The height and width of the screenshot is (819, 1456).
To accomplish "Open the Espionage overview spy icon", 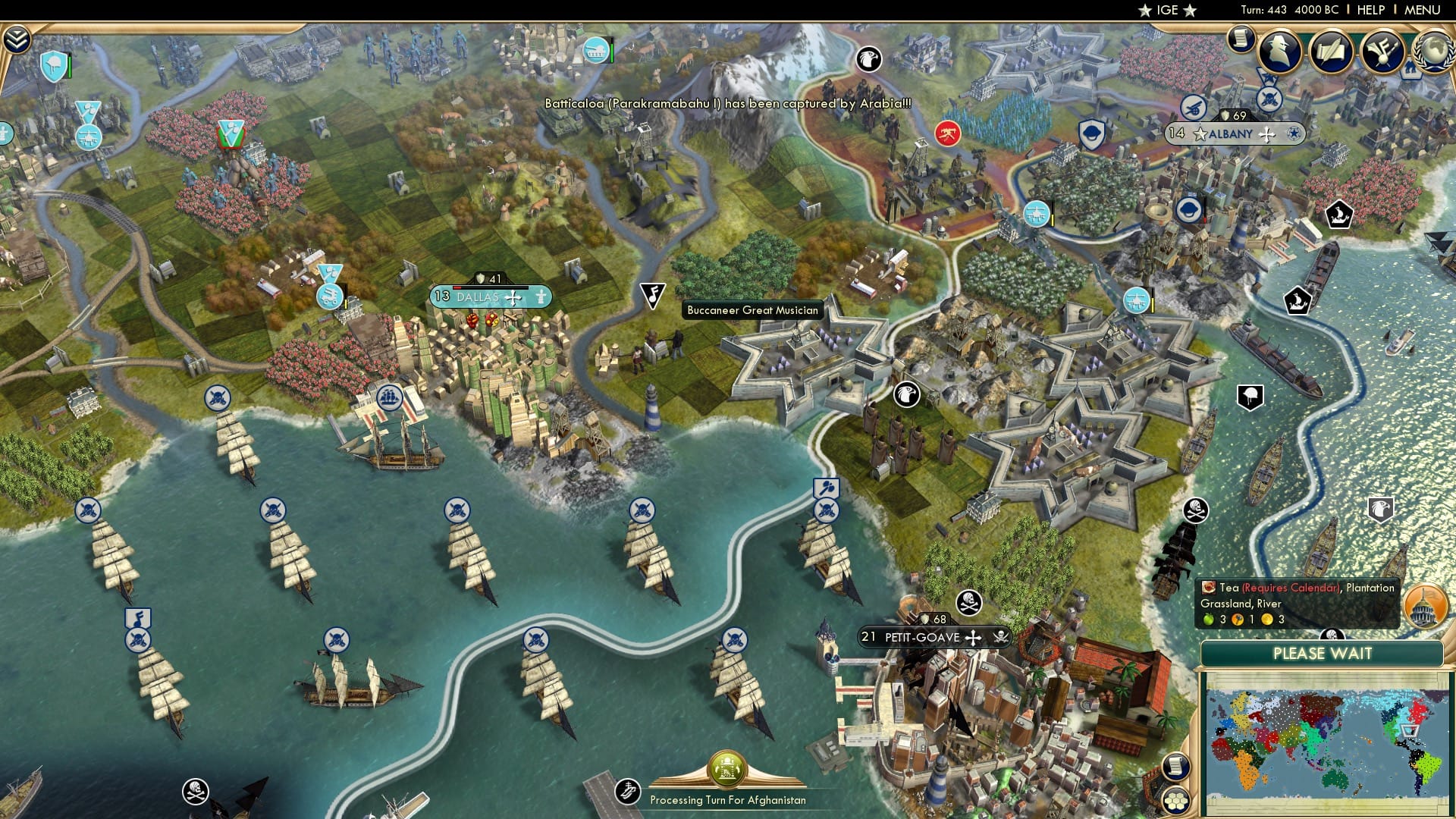I will coord(1279,51).
